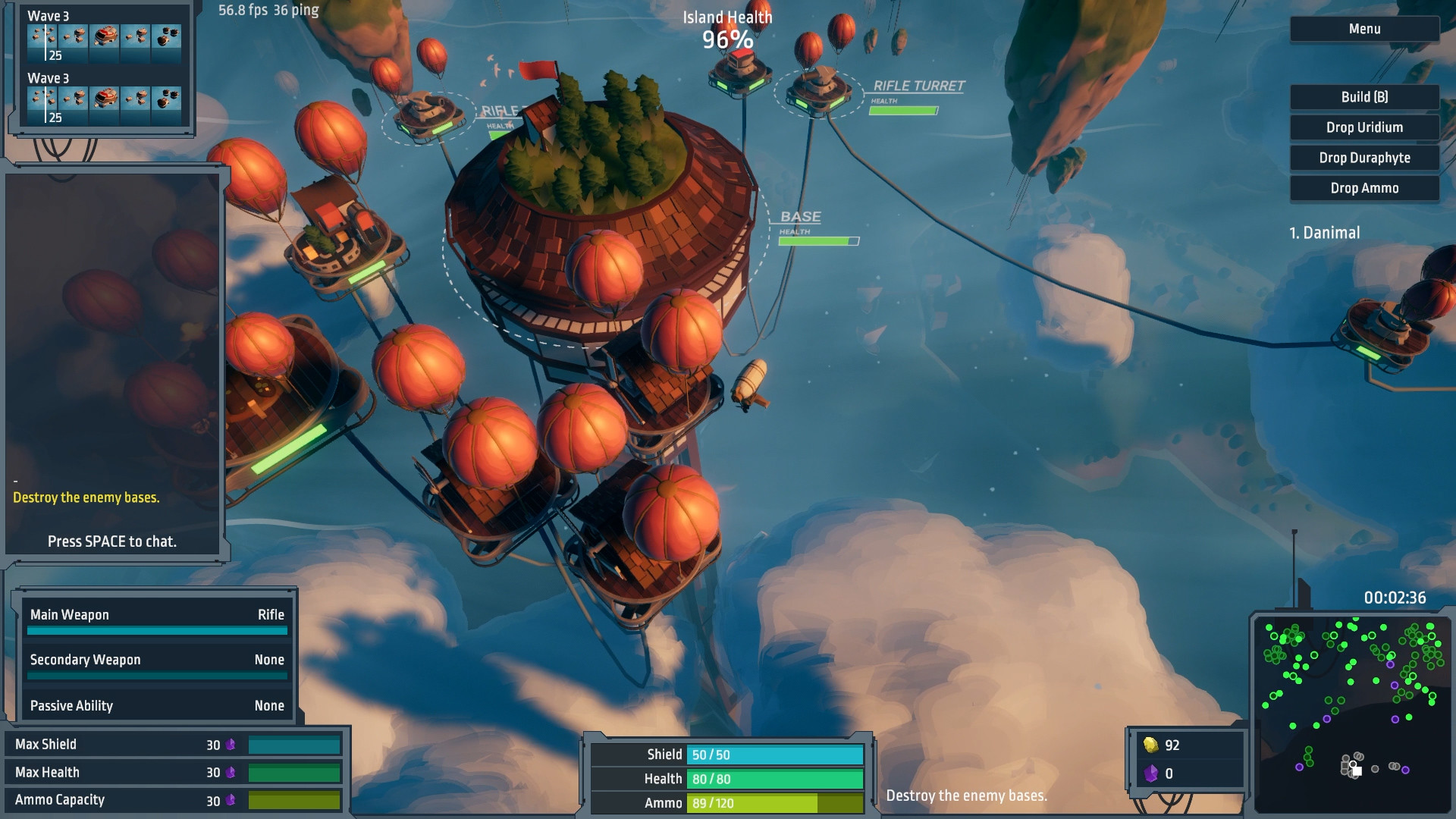
Task: Click the BASE label on the enemy island
Action: [802, 216]
